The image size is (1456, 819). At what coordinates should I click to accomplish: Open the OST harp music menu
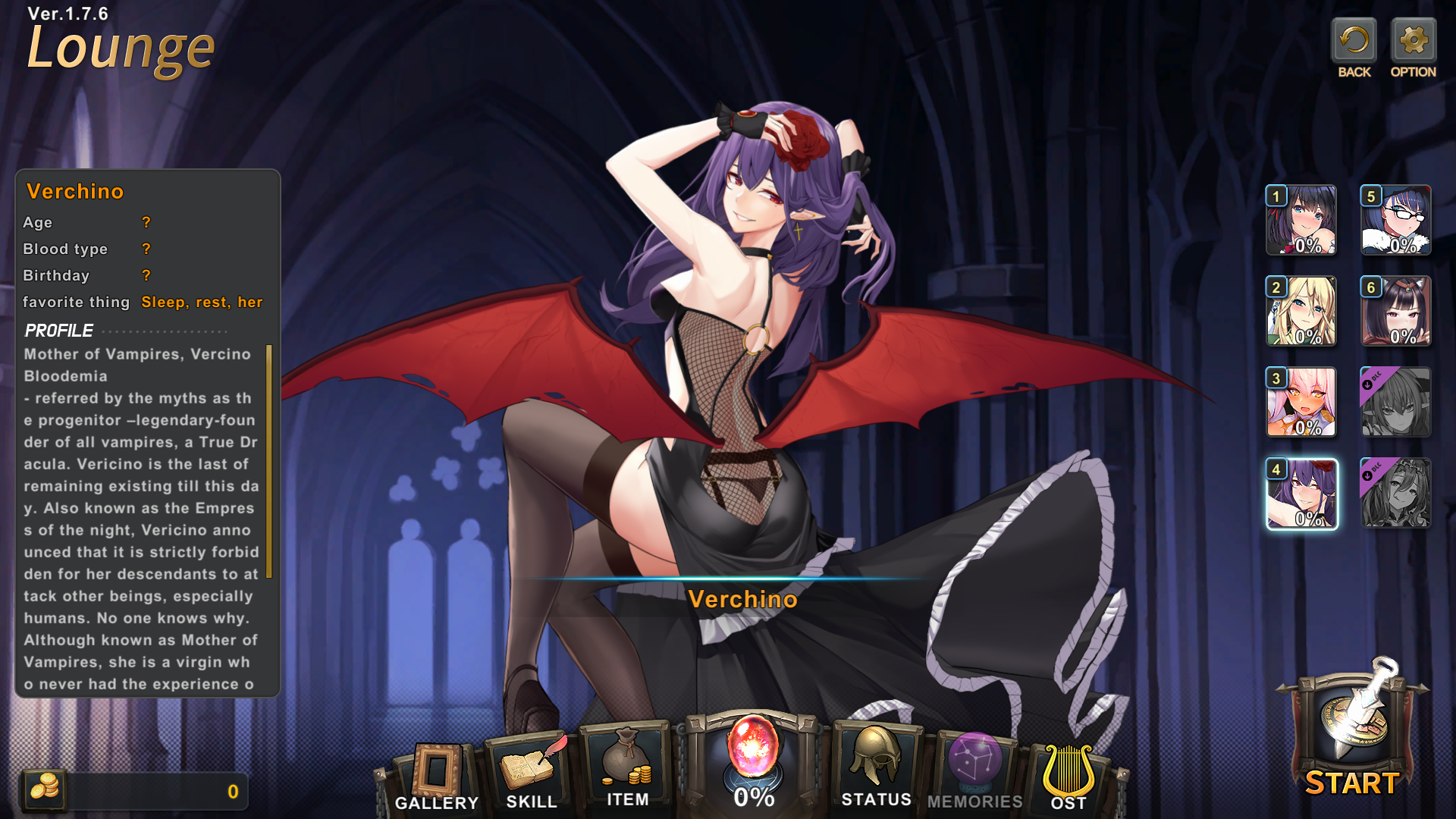point(1068,775)
